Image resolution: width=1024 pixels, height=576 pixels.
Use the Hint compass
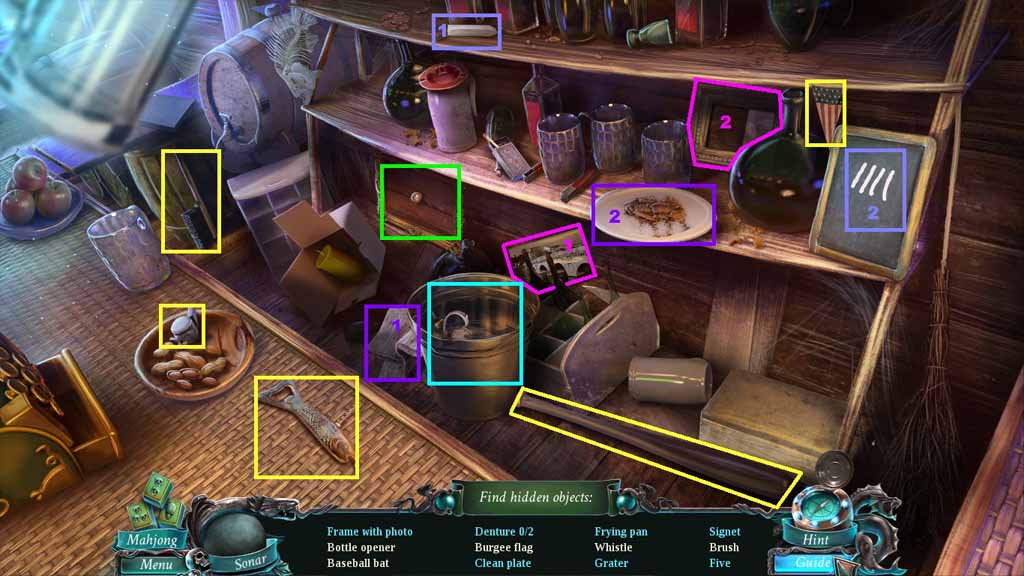tap(816, 520)
